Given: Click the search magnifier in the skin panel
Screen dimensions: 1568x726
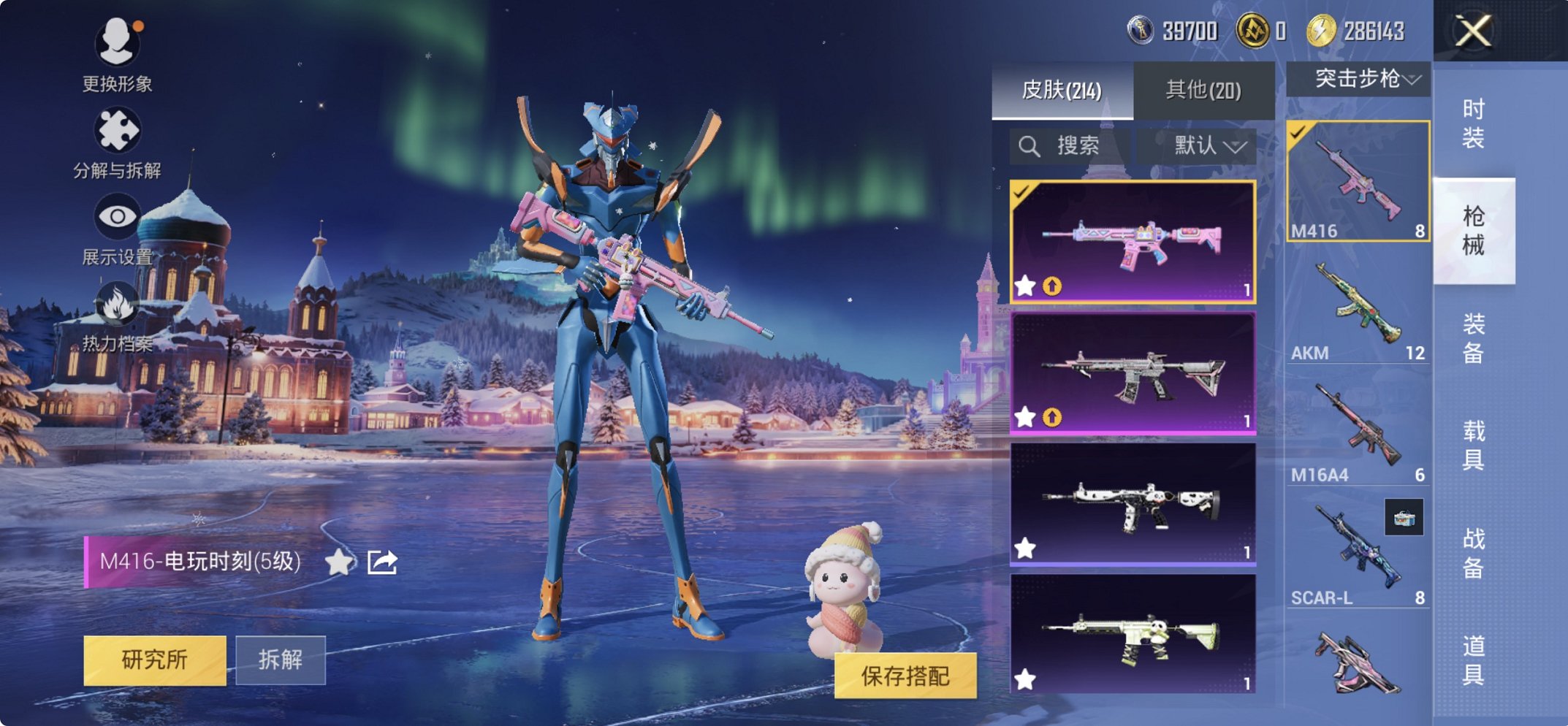Looking at the screenshot, I should point(1031,145).
